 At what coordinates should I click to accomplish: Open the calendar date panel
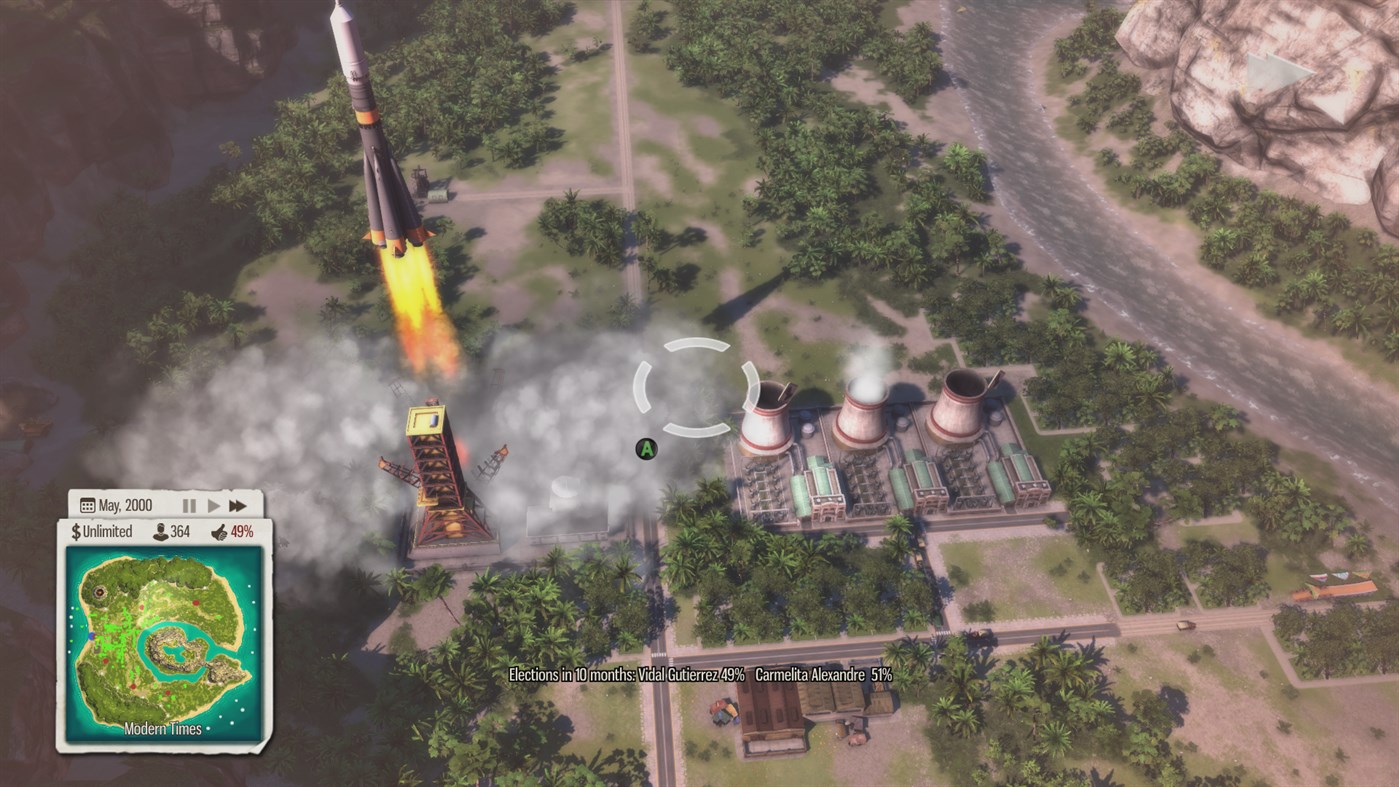click(88, 505)
